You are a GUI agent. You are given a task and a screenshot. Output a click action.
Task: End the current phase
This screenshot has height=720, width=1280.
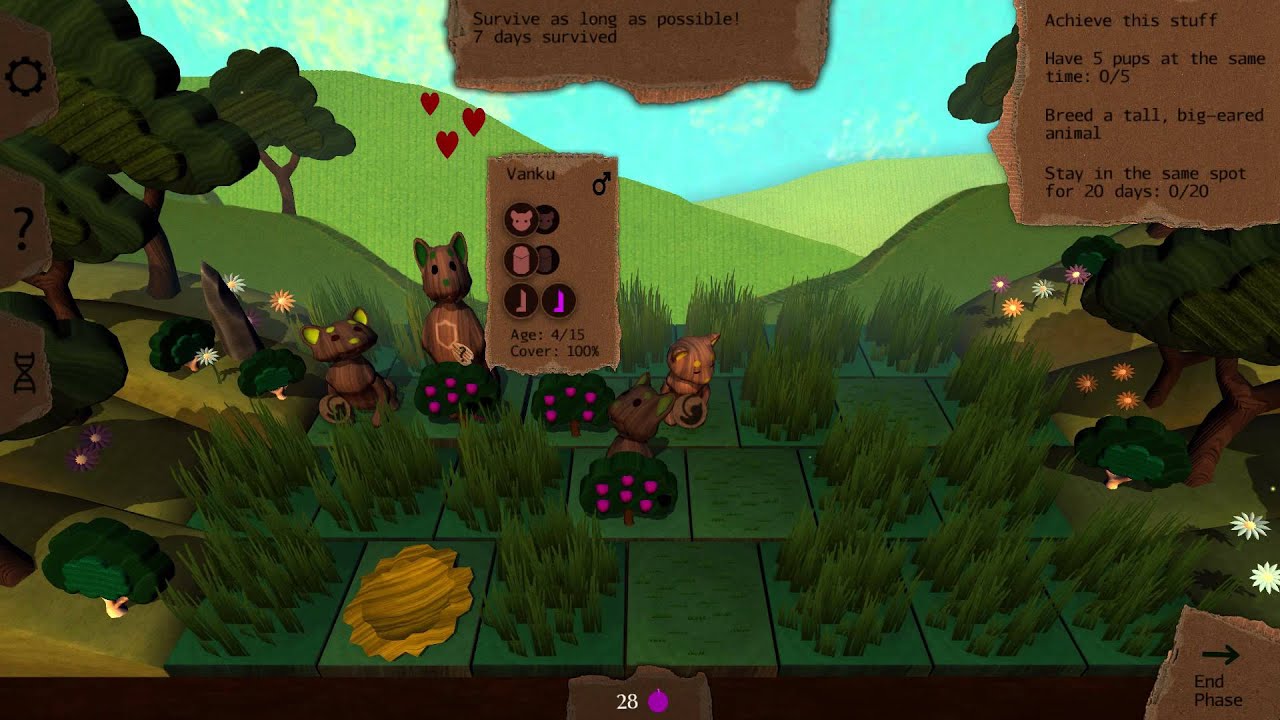(1219, 673)
